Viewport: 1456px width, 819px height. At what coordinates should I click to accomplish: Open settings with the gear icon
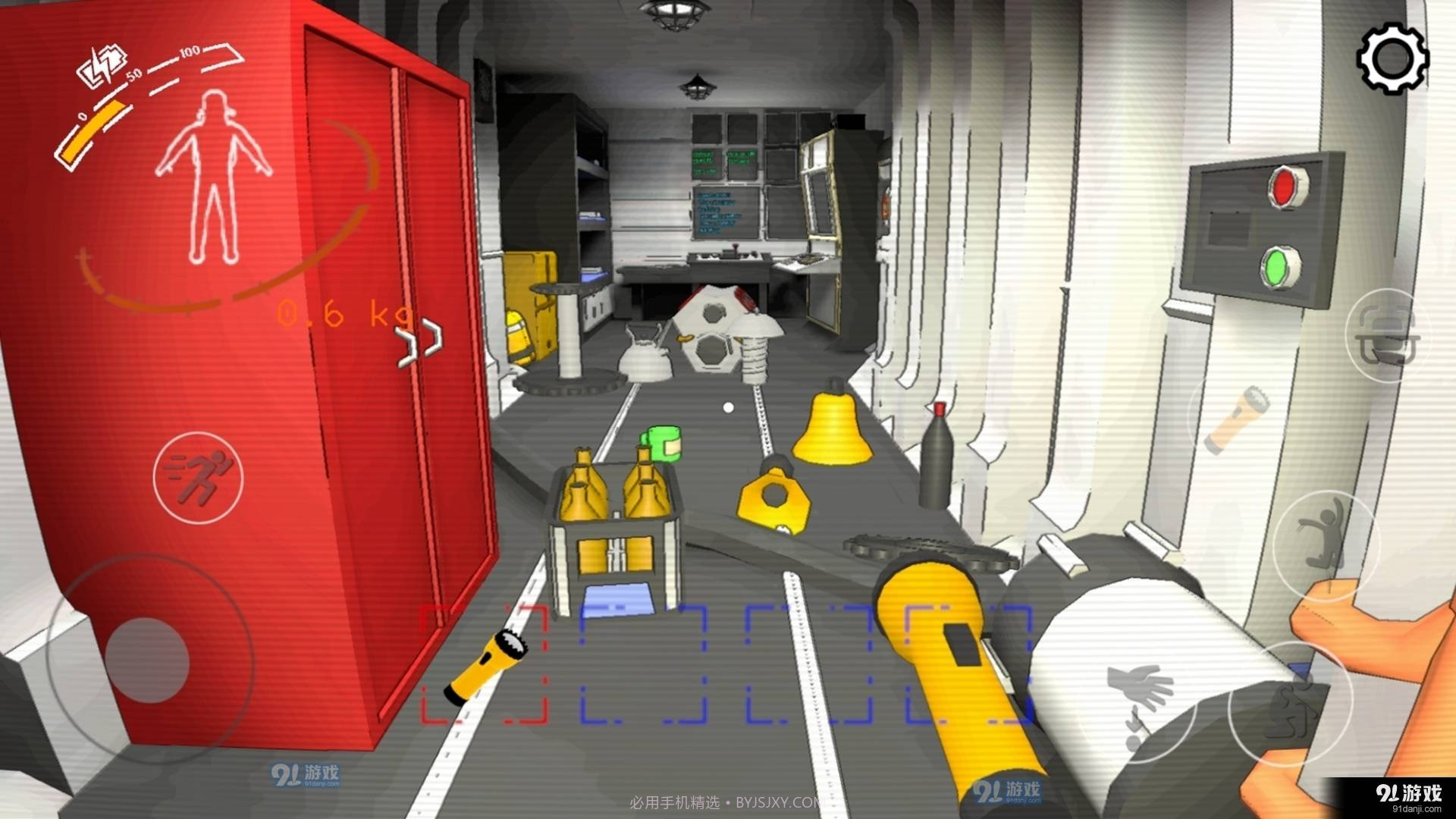point(1392,59)
